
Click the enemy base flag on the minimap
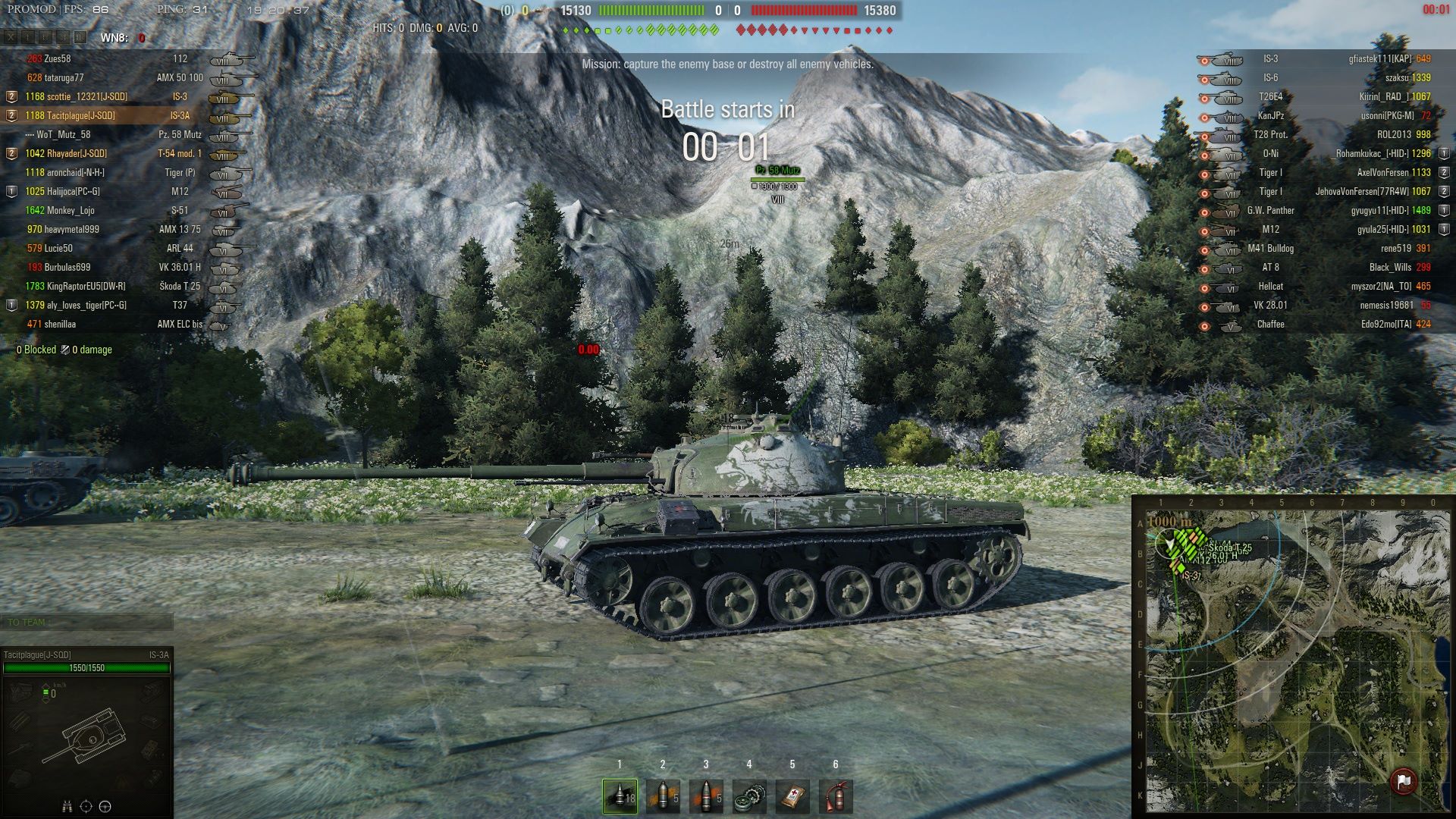(x=1403, y=781)
